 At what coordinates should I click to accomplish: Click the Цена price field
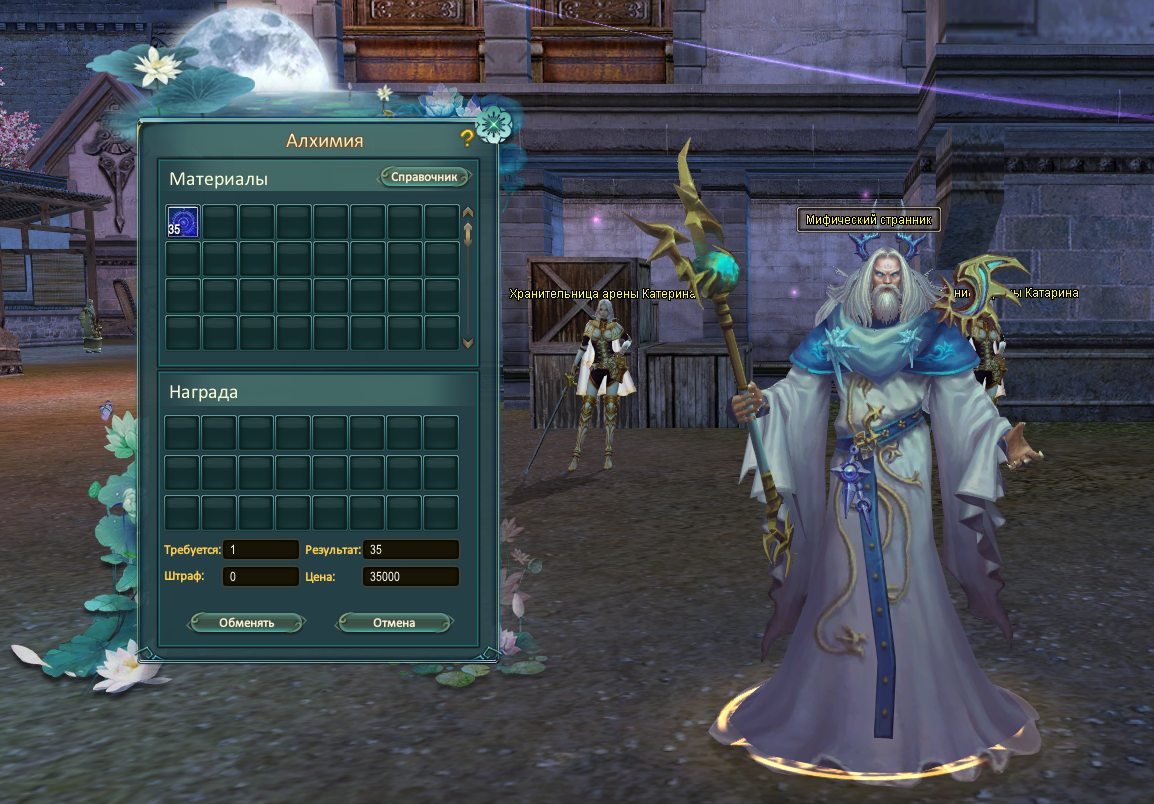[410, 576]
